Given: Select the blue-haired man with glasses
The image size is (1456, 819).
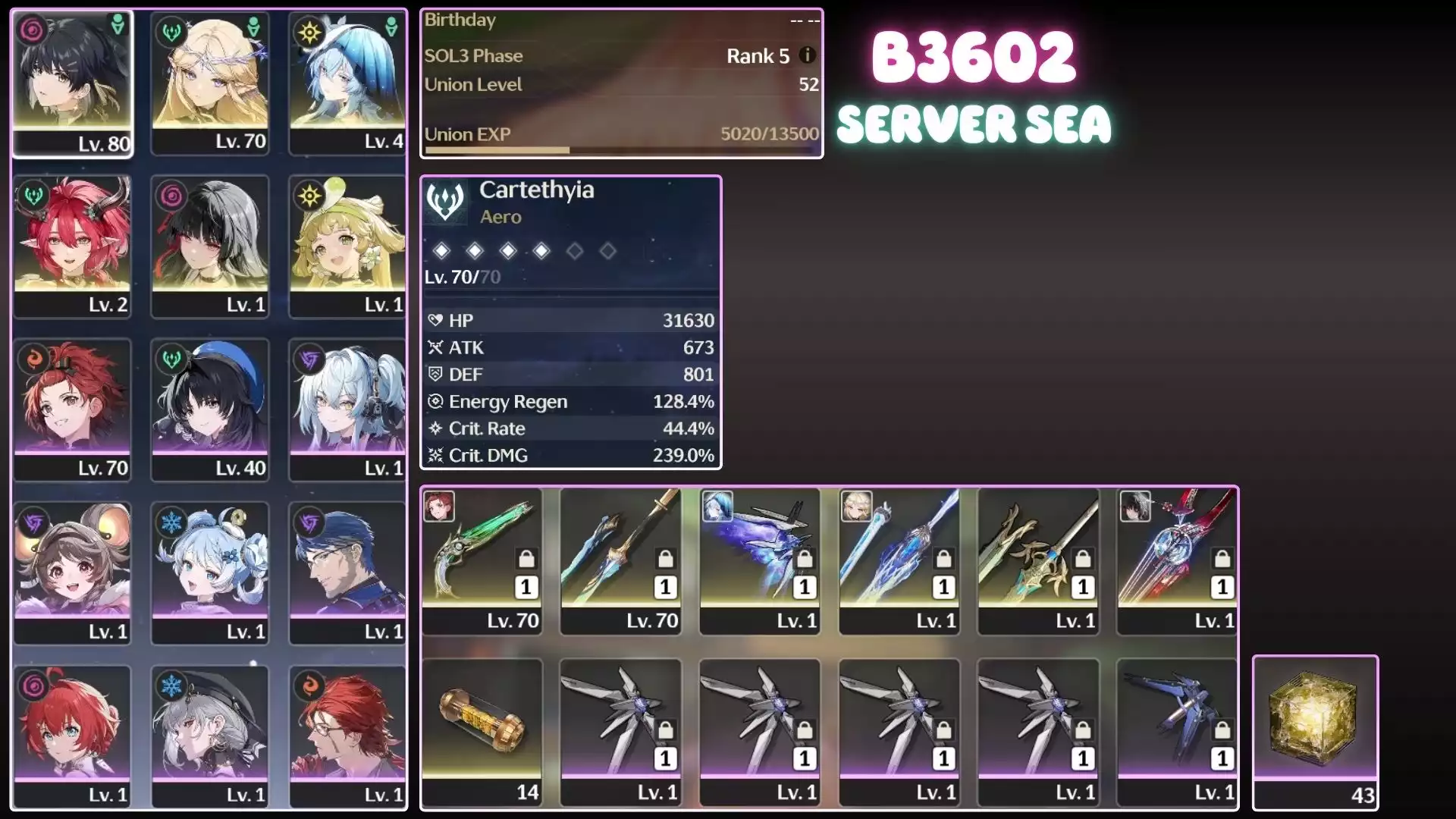Looking at the screenshot, I should pos(347,573).
